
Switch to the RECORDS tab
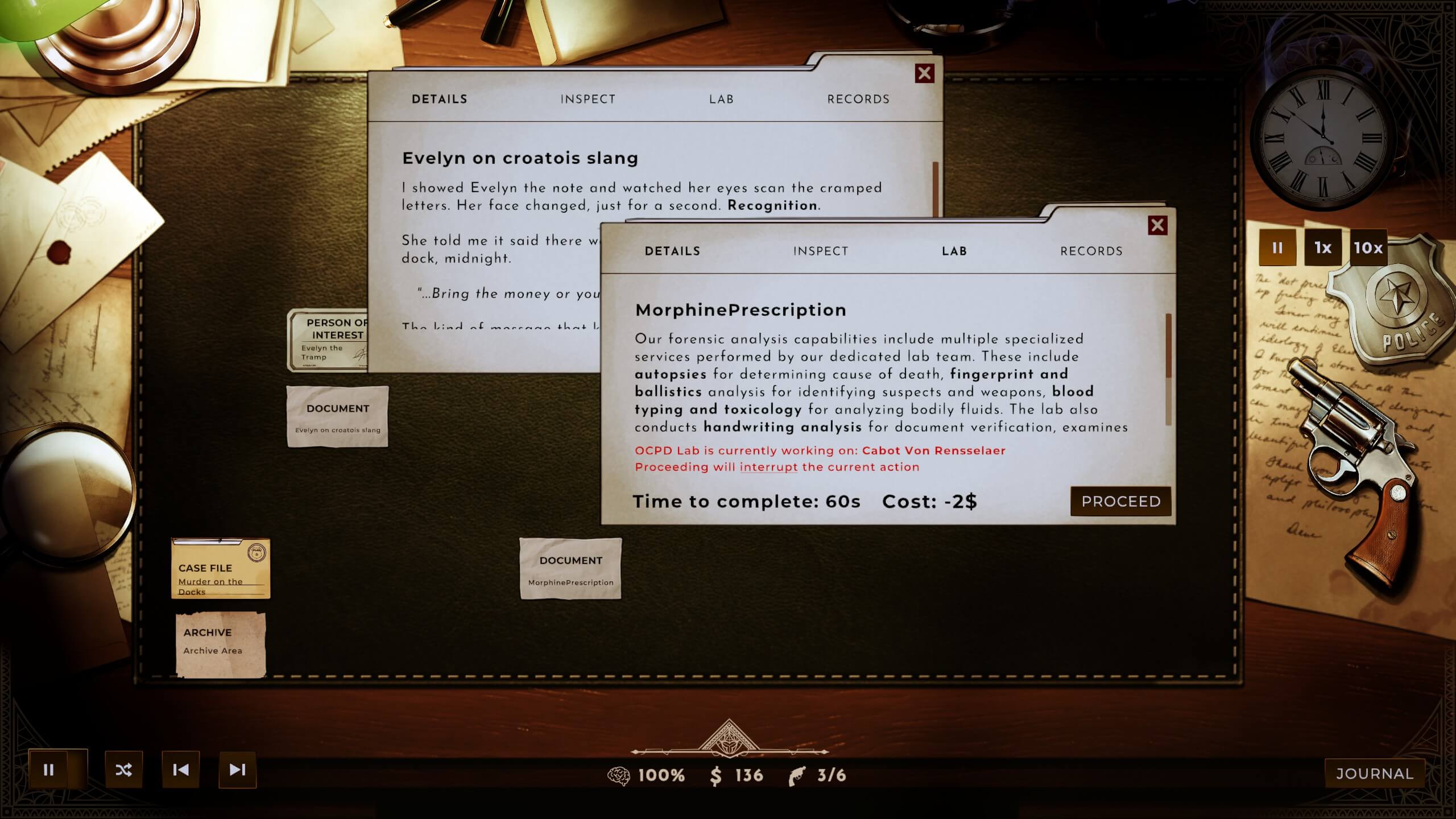[x=1092, y=251]
